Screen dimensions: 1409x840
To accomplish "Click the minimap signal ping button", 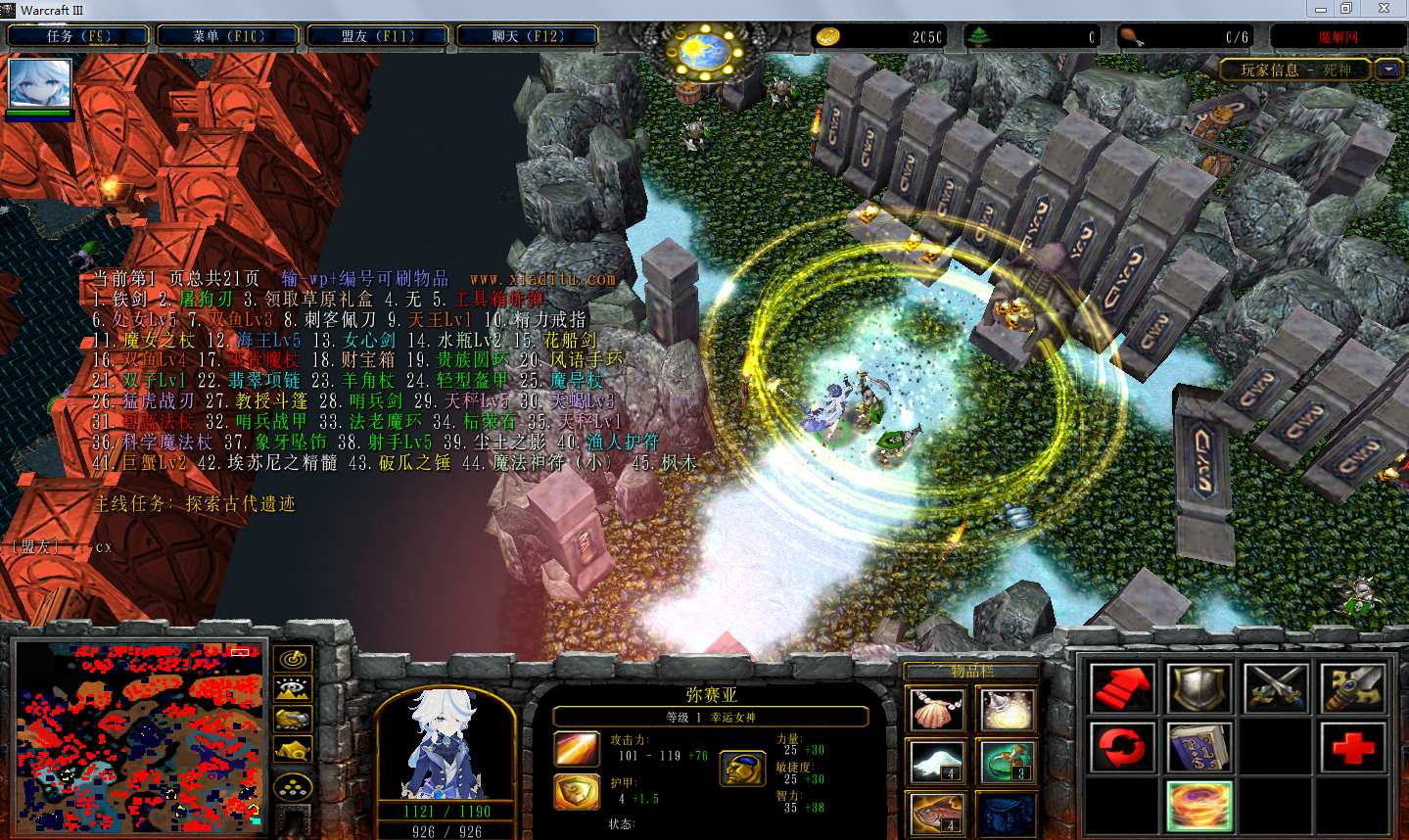I will (x=293, y=659).
